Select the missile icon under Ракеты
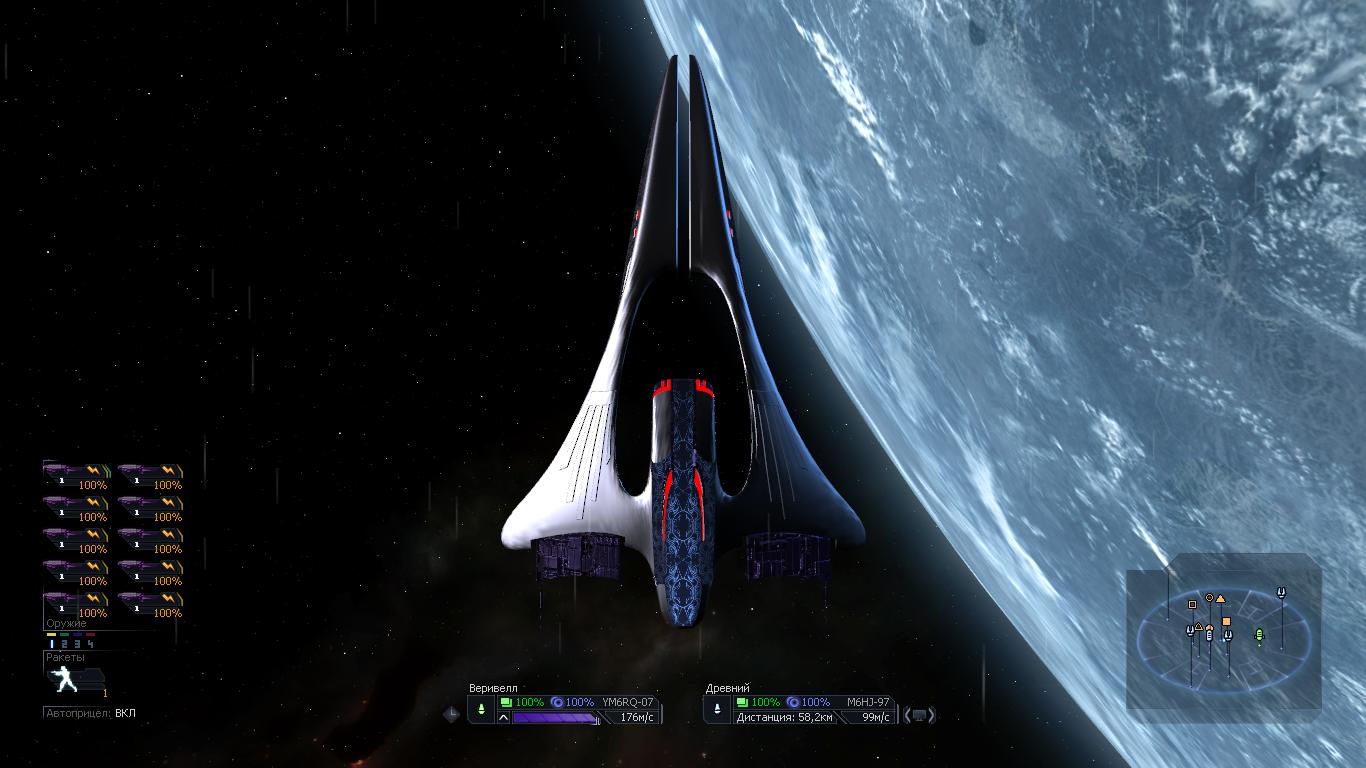The image size is (1366, 768). (x=62, y=680)
